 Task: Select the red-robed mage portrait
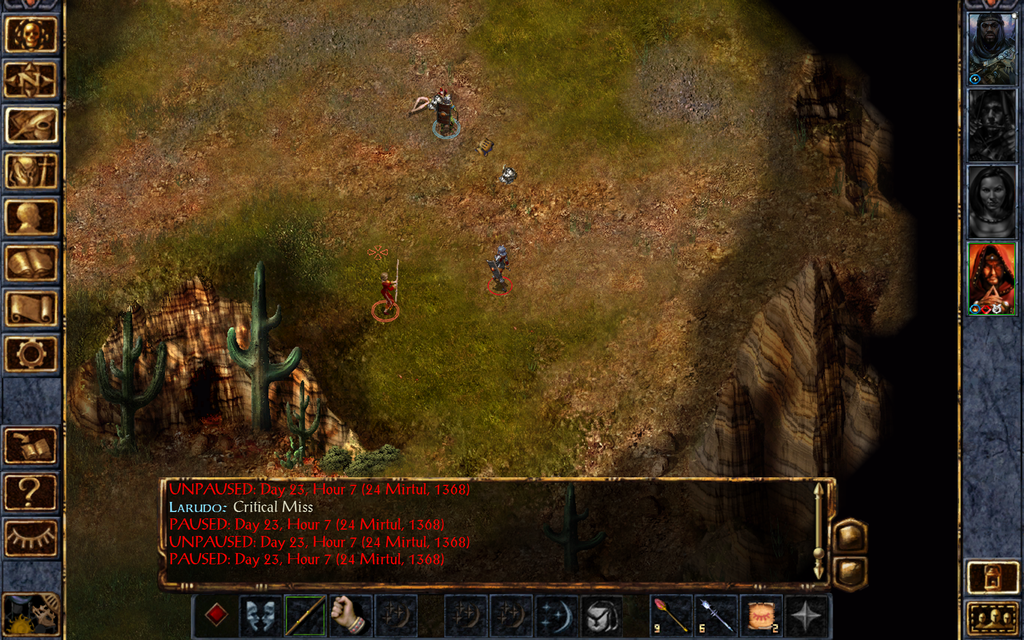point(991,278)
